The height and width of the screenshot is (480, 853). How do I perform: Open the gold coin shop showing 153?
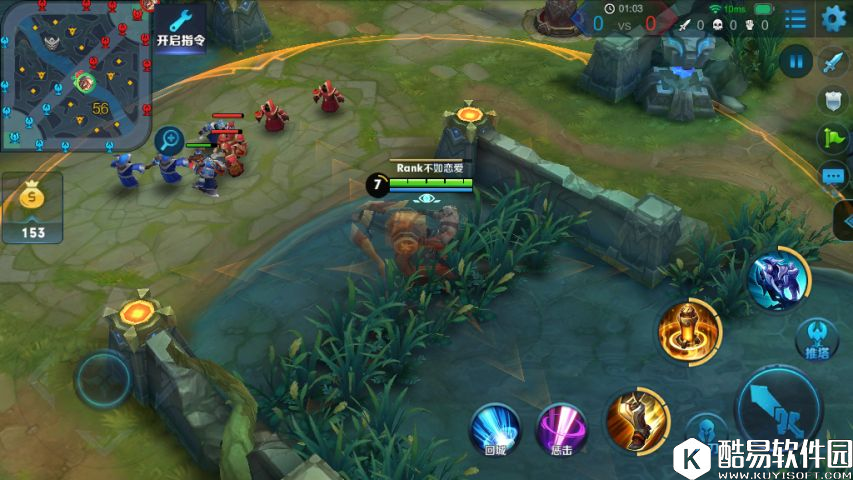coord(33,208)
